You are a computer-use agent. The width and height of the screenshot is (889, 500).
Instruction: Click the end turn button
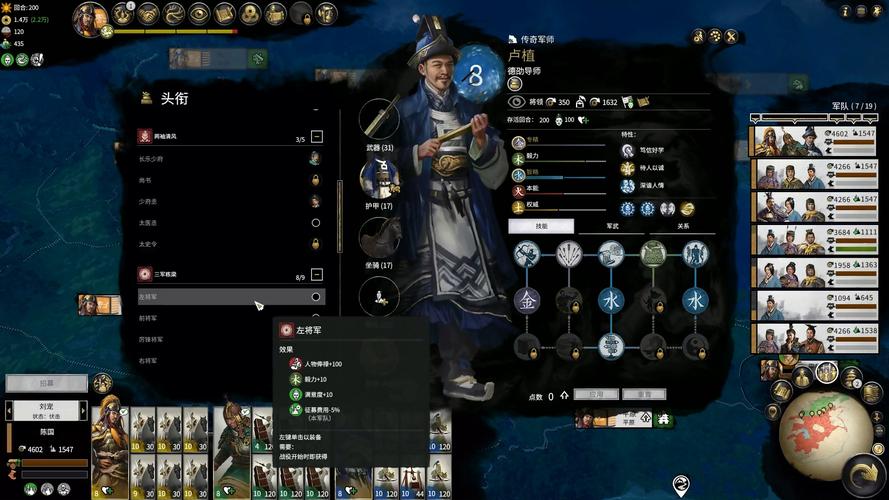pyautogui.click(x=861, y=472)
